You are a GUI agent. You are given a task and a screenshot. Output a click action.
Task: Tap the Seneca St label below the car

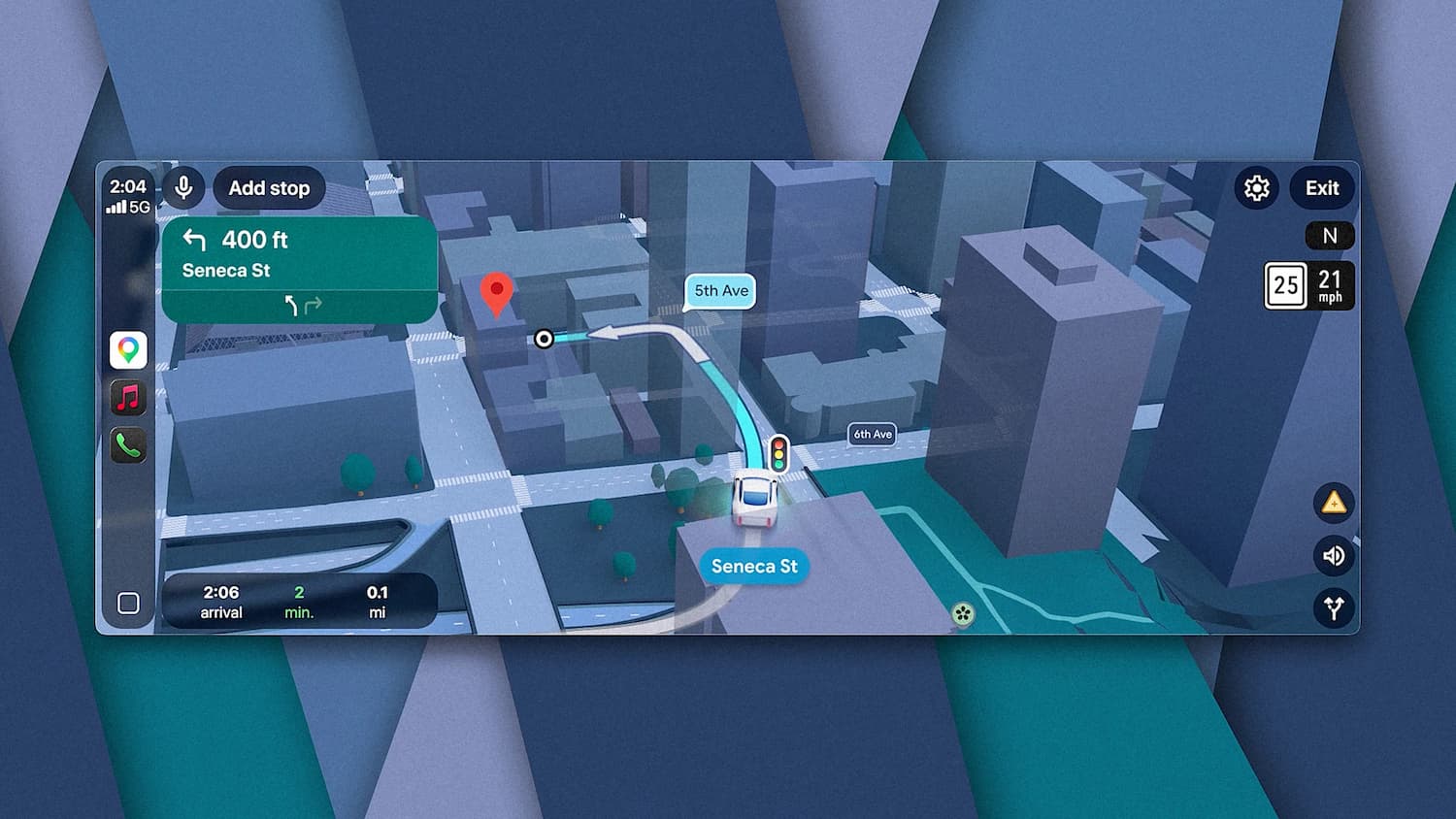pos(754,567)
